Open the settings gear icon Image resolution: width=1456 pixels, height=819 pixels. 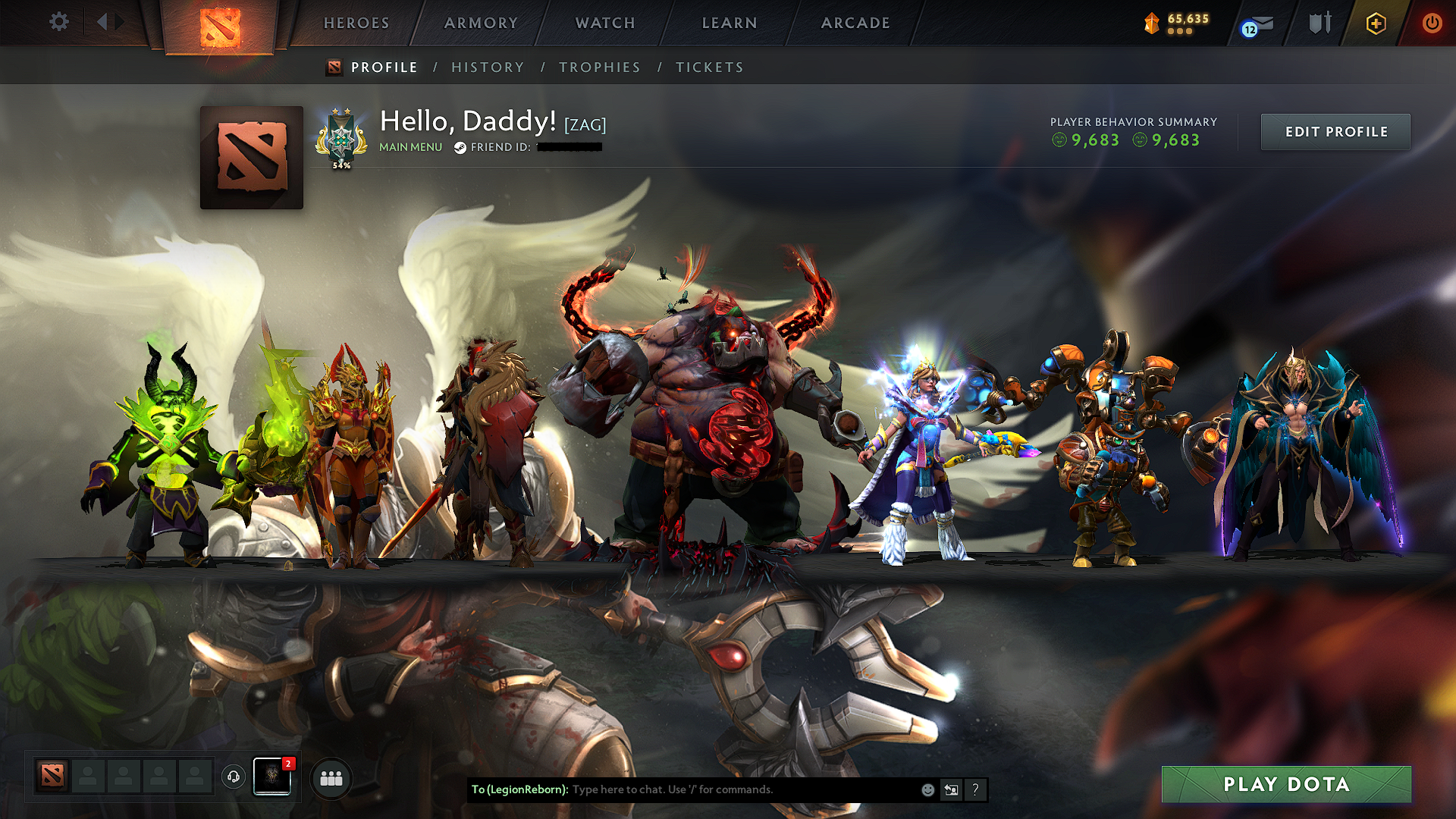point(58,23)
